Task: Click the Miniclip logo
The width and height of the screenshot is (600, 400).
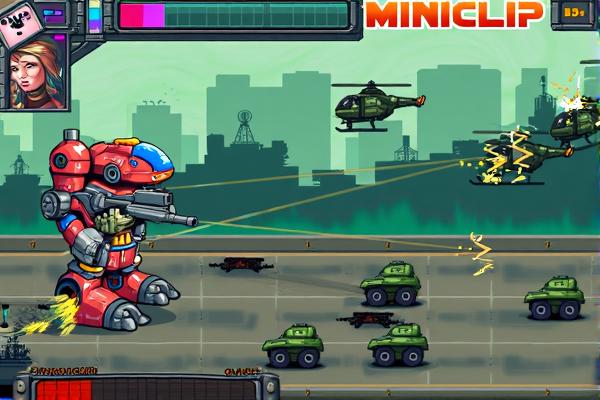Action: pos(454,13)
